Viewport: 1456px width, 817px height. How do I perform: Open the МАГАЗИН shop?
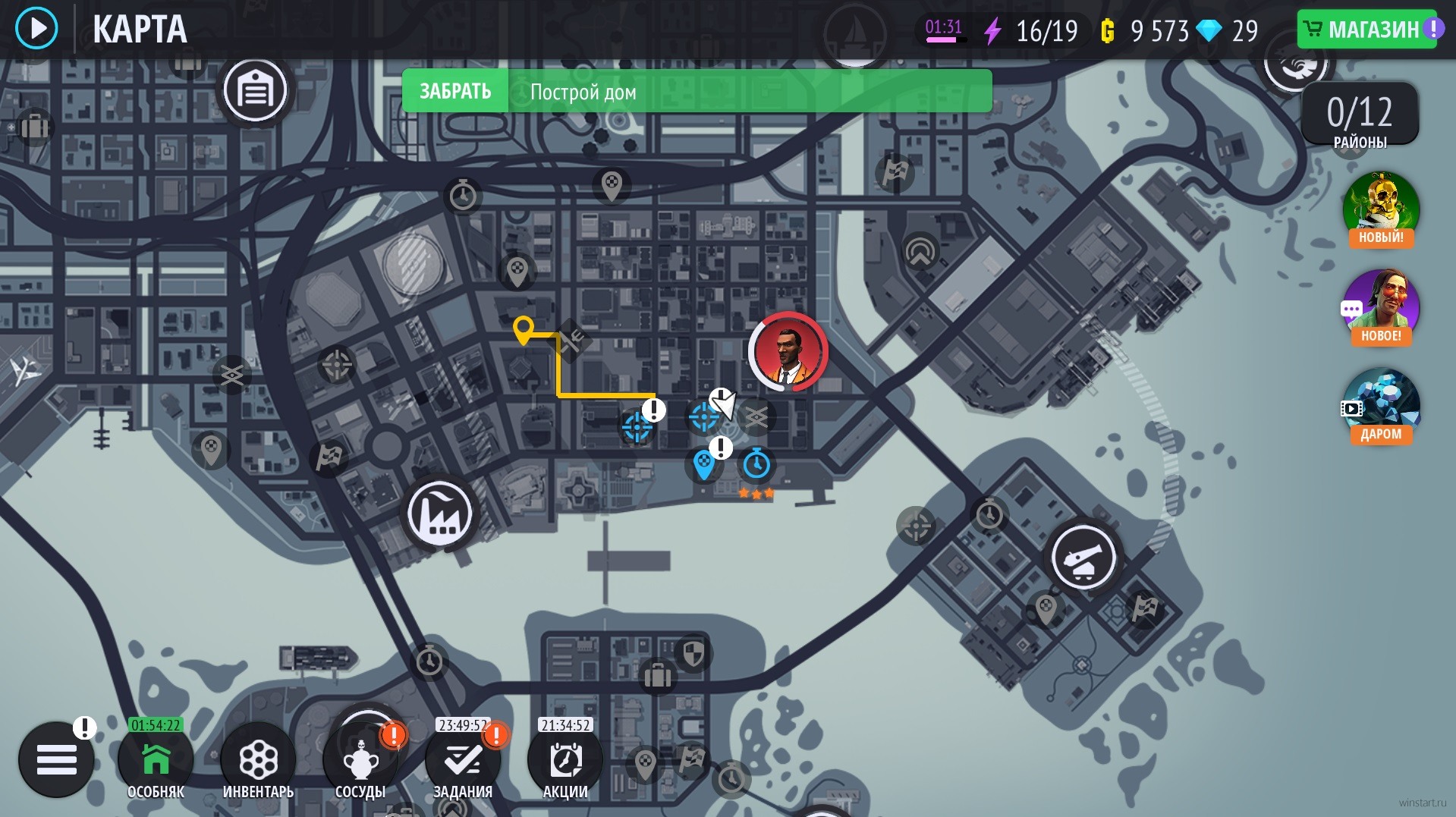[1366, 30]
